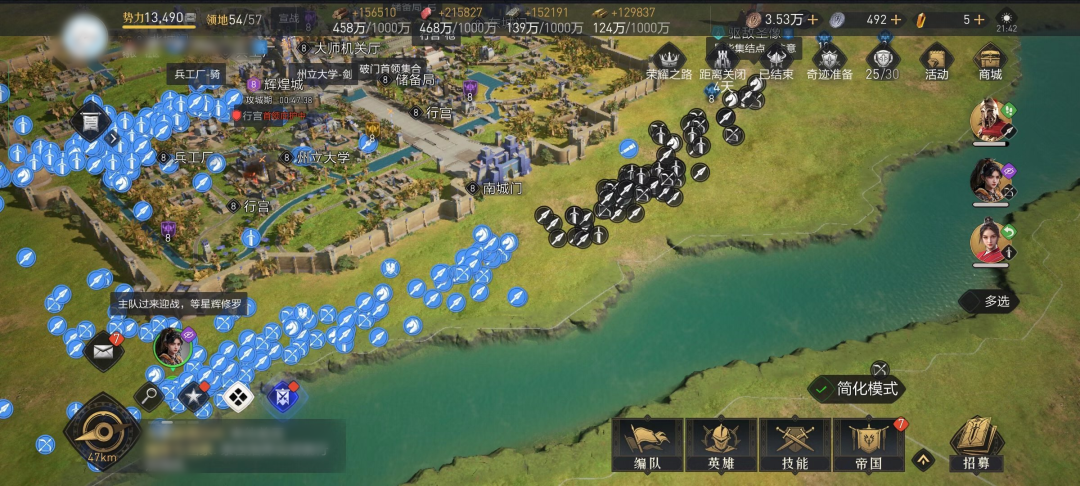Expand the bottom menu with the up arrow
1080x486 pixels.
point(923,460)
